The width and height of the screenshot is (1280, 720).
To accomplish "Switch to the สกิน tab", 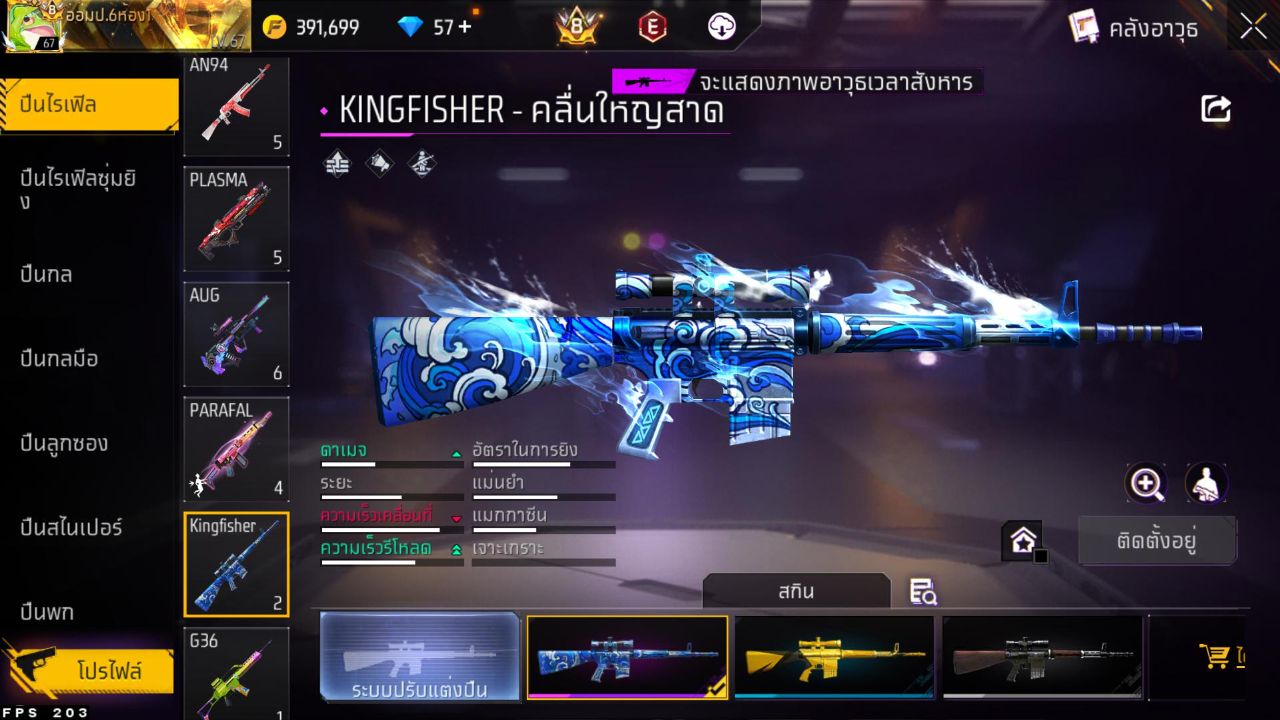I will tap(797, 592).
